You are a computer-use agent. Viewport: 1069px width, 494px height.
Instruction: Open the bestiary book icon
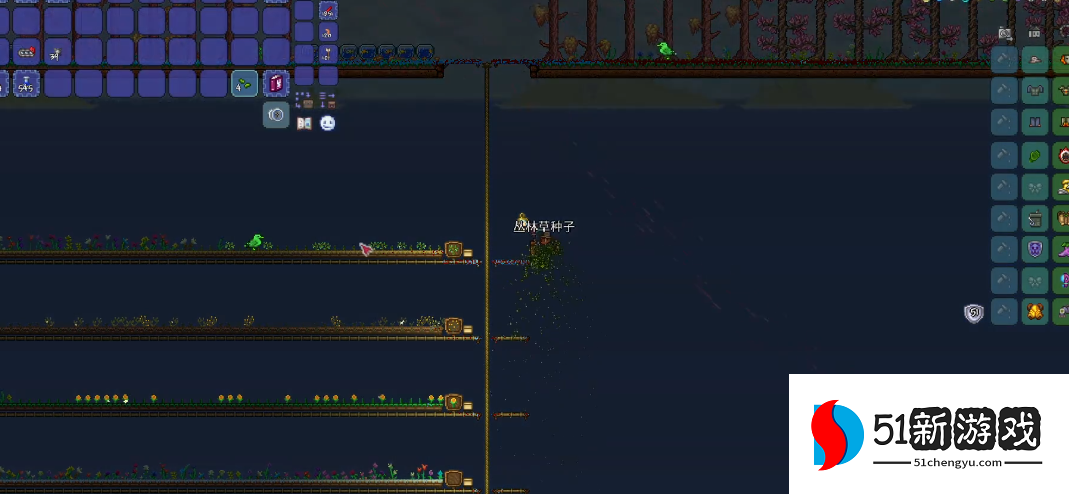[305, 123]
